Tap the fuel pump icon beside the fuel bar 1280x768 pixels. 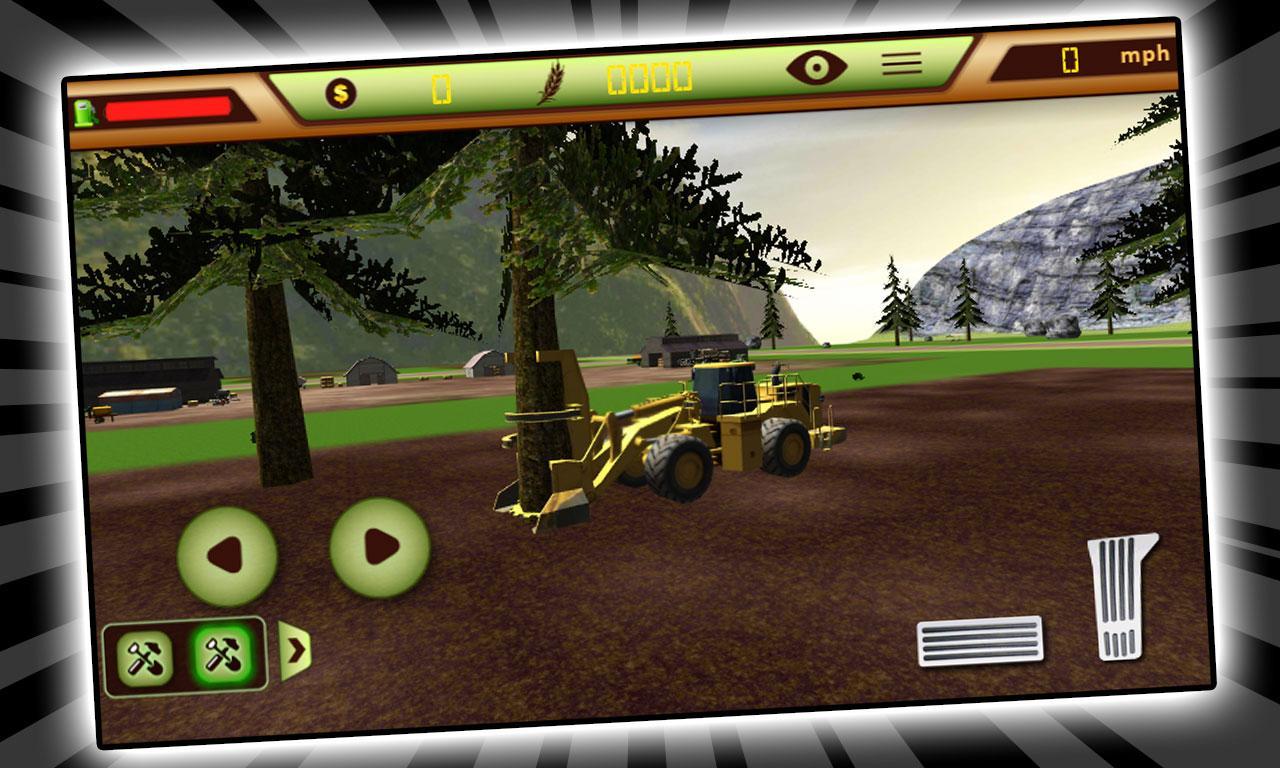pos(85,113)
